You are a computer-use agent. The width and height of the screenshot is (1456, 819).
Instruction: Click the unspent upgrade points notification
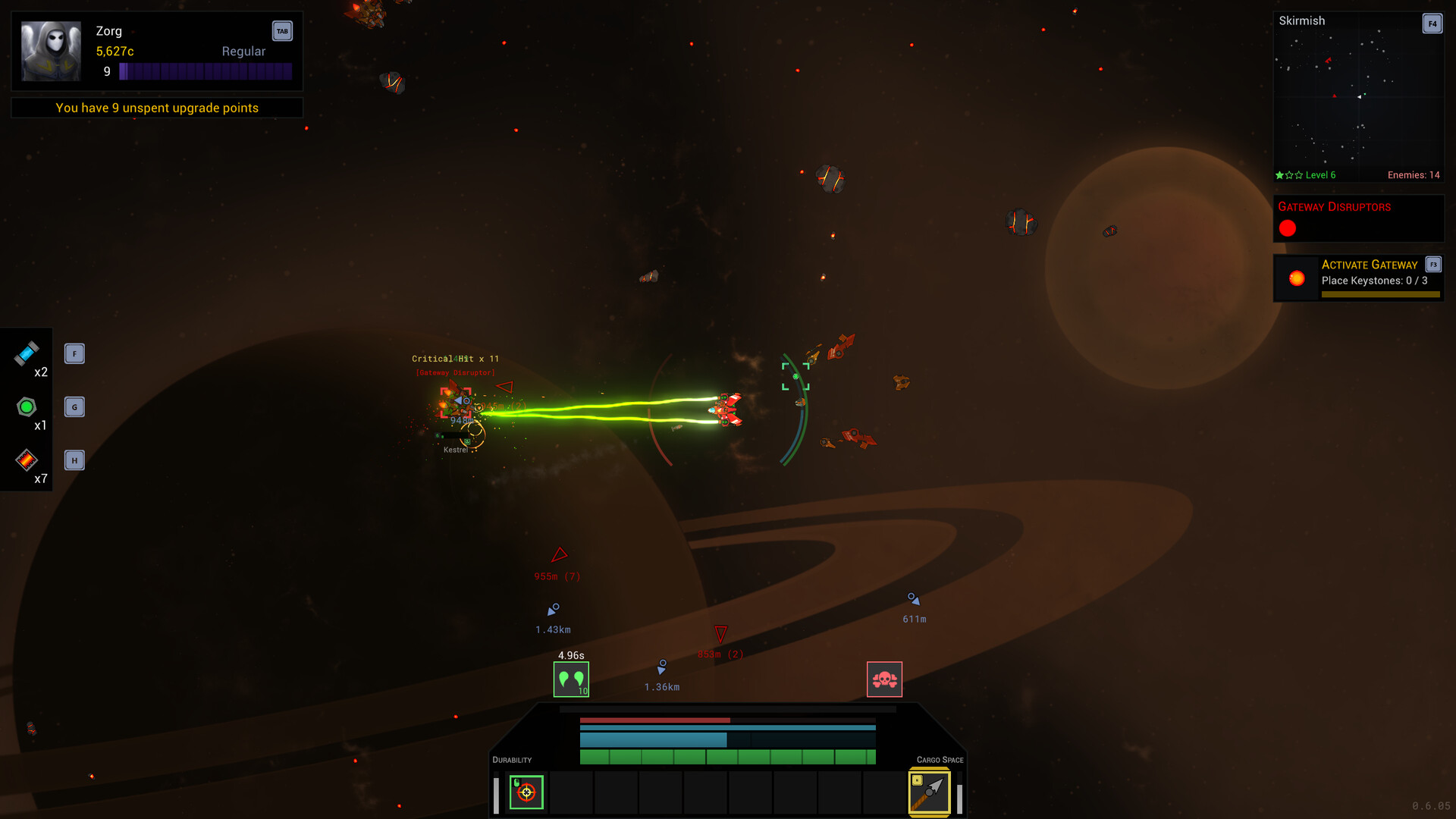pyautogui.click(x=156, y=108)
